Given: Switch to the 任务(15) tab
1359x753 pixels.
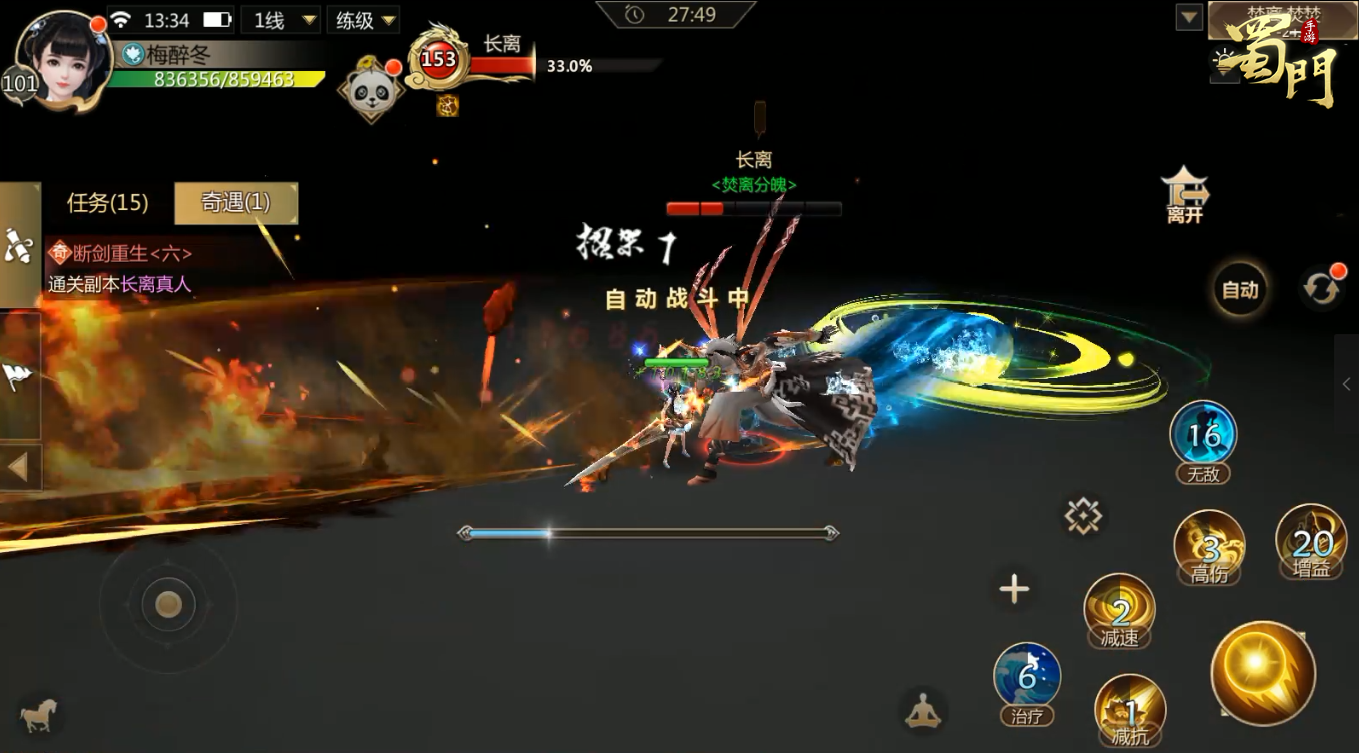Looking at the screenshot, I should 107,203.
